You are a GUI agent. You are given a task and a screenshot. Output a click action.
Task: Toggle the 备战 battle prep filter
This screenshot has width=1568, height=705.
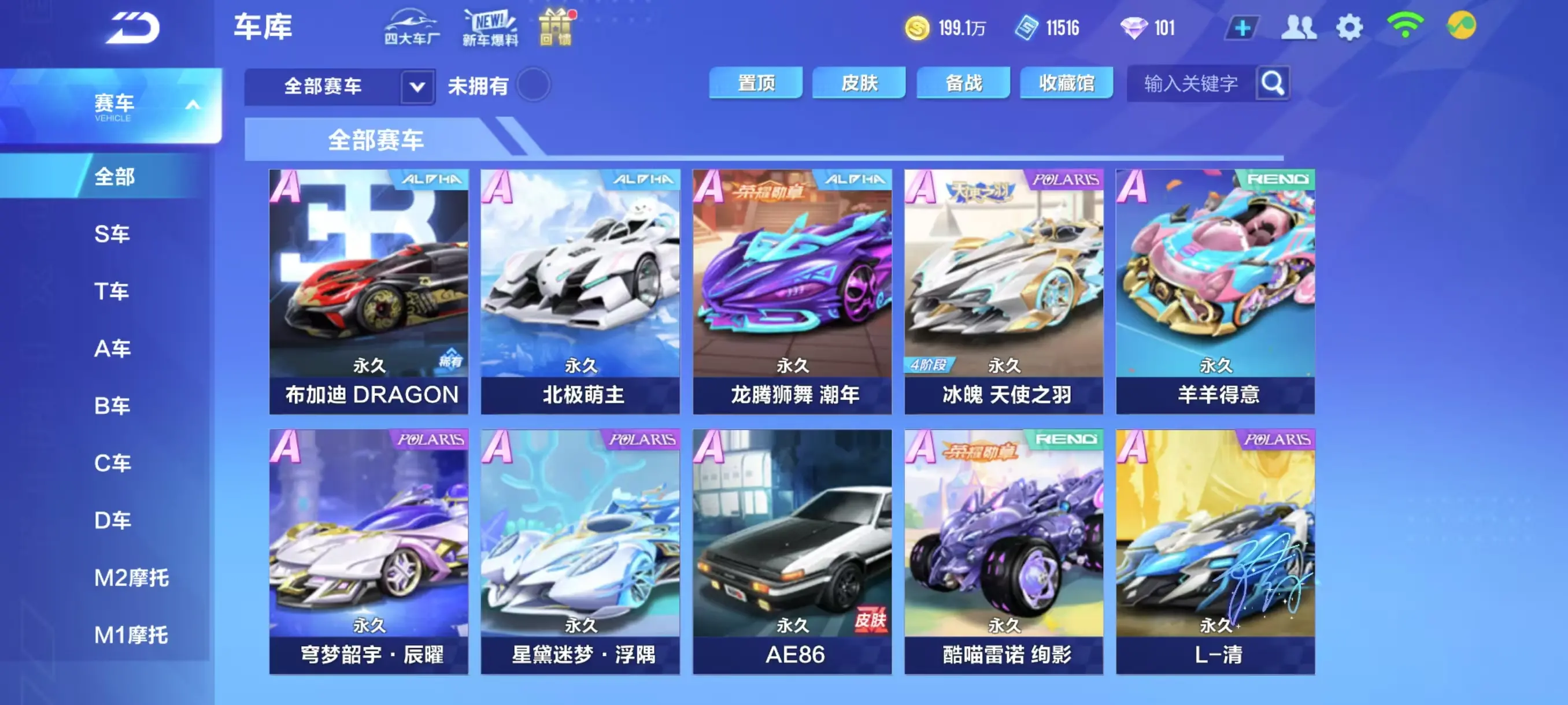pyautogui.click(x=963, y=83)
